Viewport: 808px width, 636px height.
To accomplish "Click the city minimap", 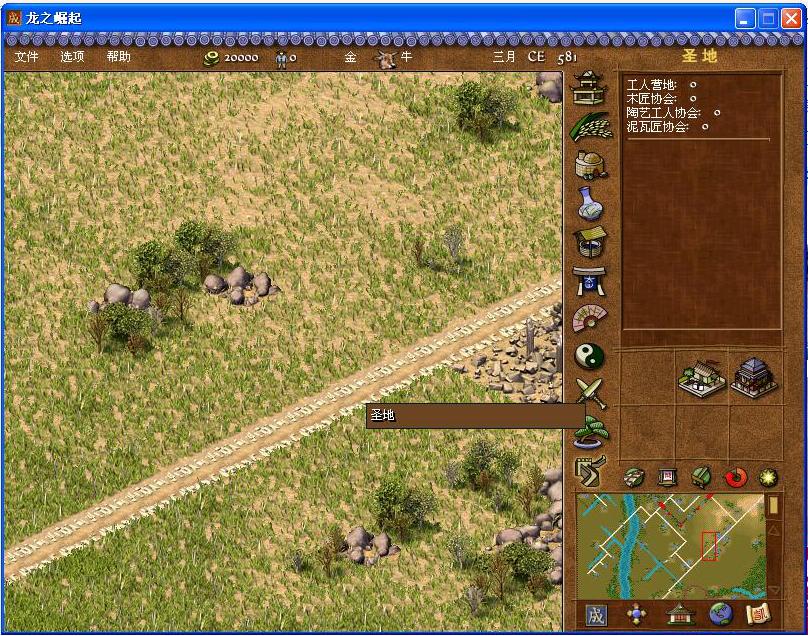I will tap(670, 546).
